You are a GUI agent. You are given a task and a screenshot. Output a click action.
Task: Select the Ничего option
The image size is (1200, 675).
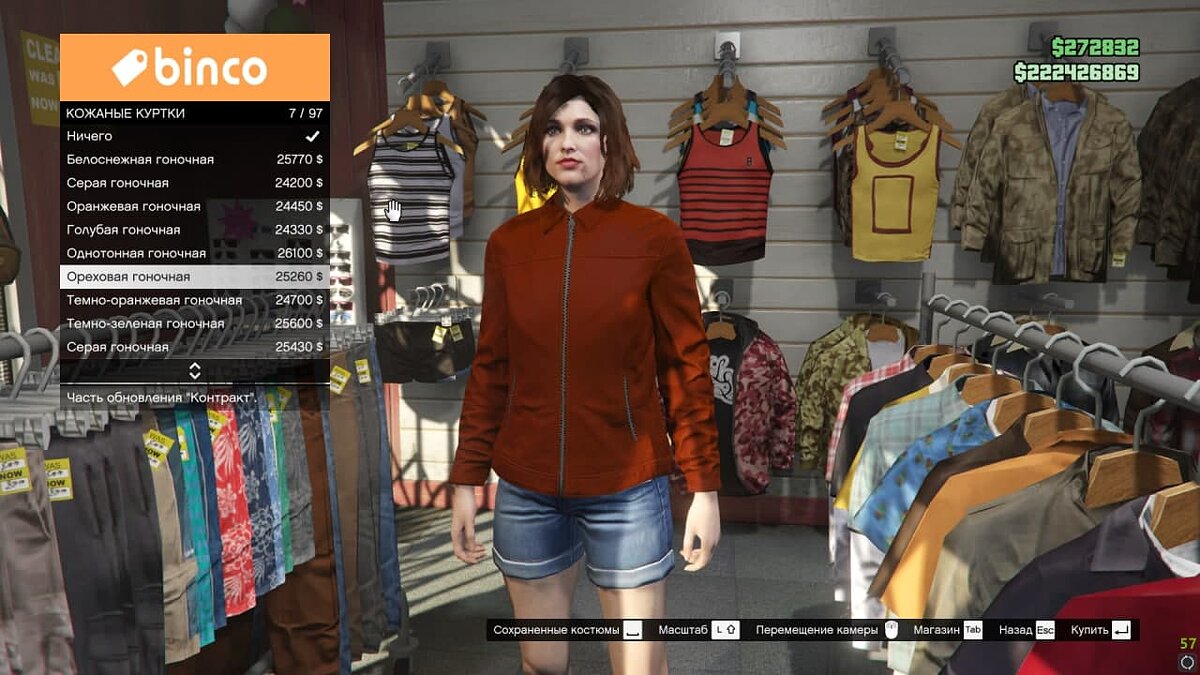195,136
